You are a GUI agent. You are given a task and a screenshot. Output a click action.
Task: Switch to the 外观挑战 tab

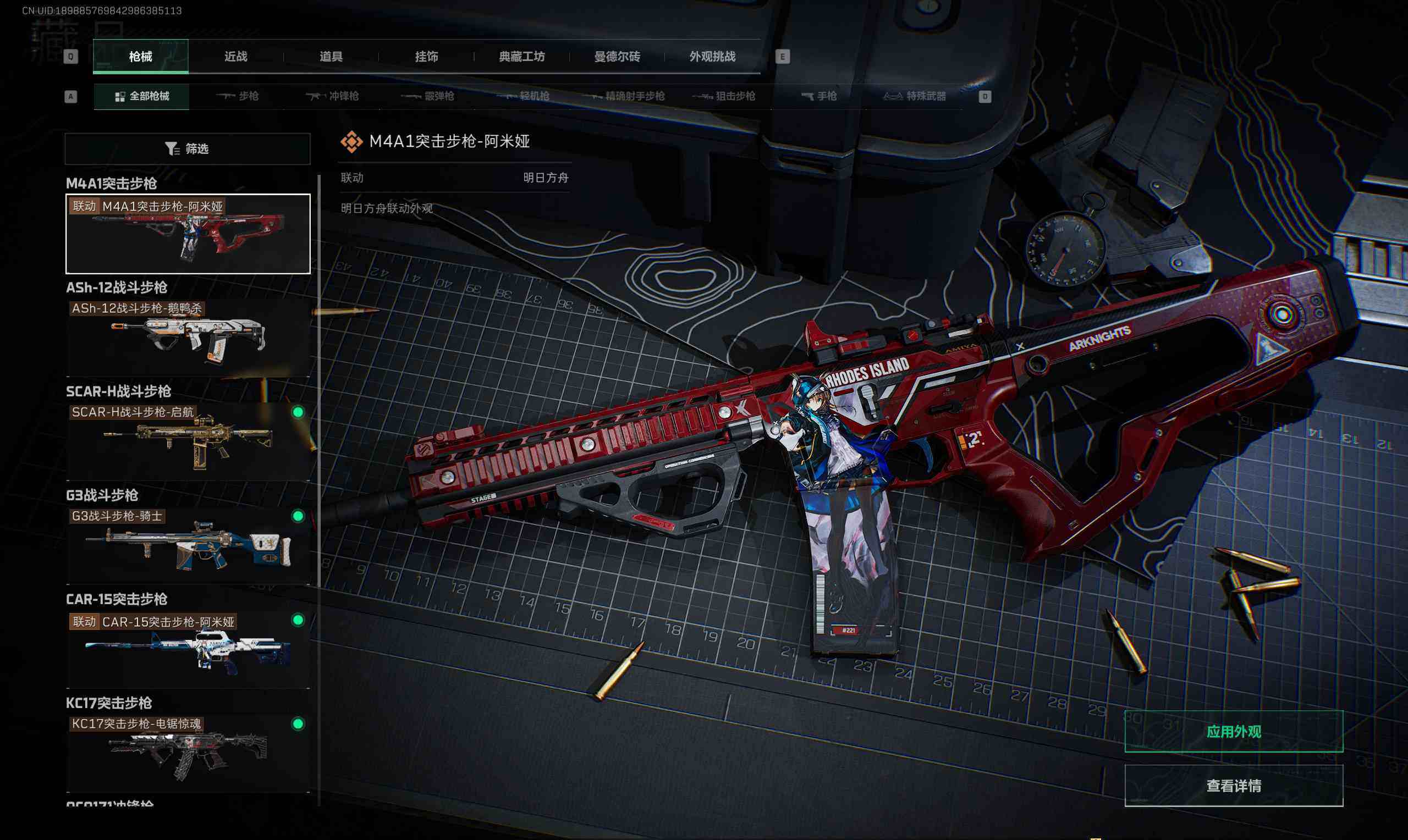(x=712, y=57)
